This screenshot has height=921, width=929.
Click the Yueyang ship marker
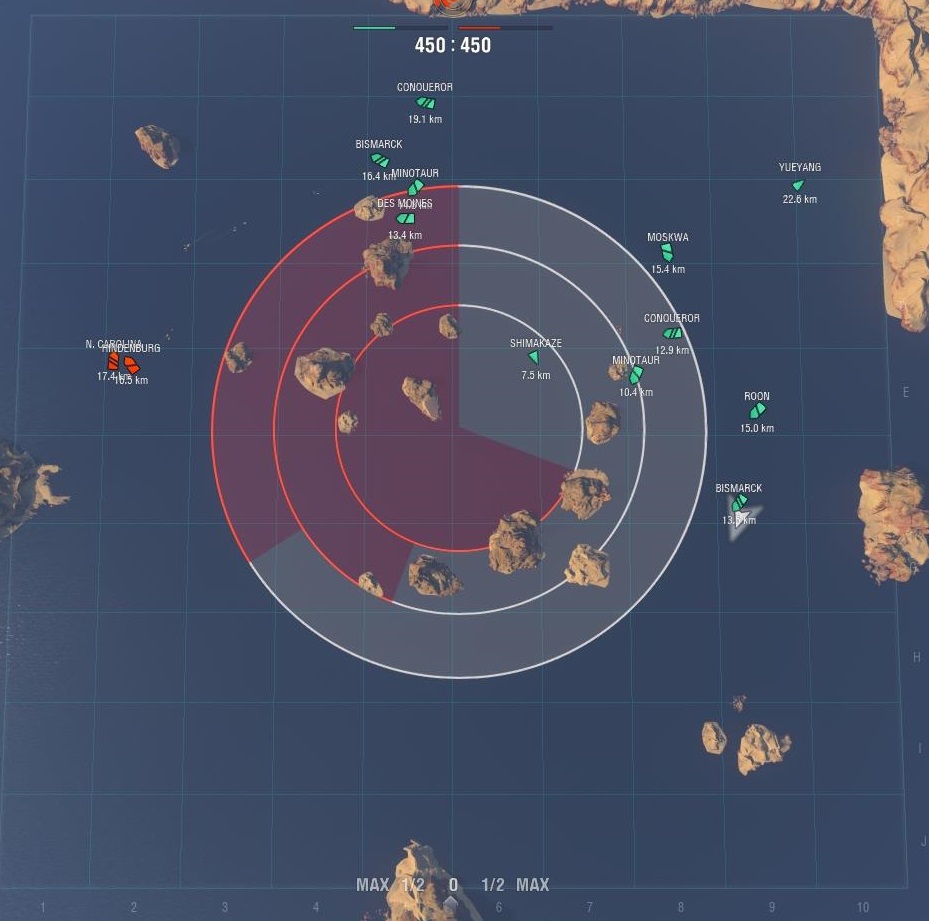(x=798, y=185)
